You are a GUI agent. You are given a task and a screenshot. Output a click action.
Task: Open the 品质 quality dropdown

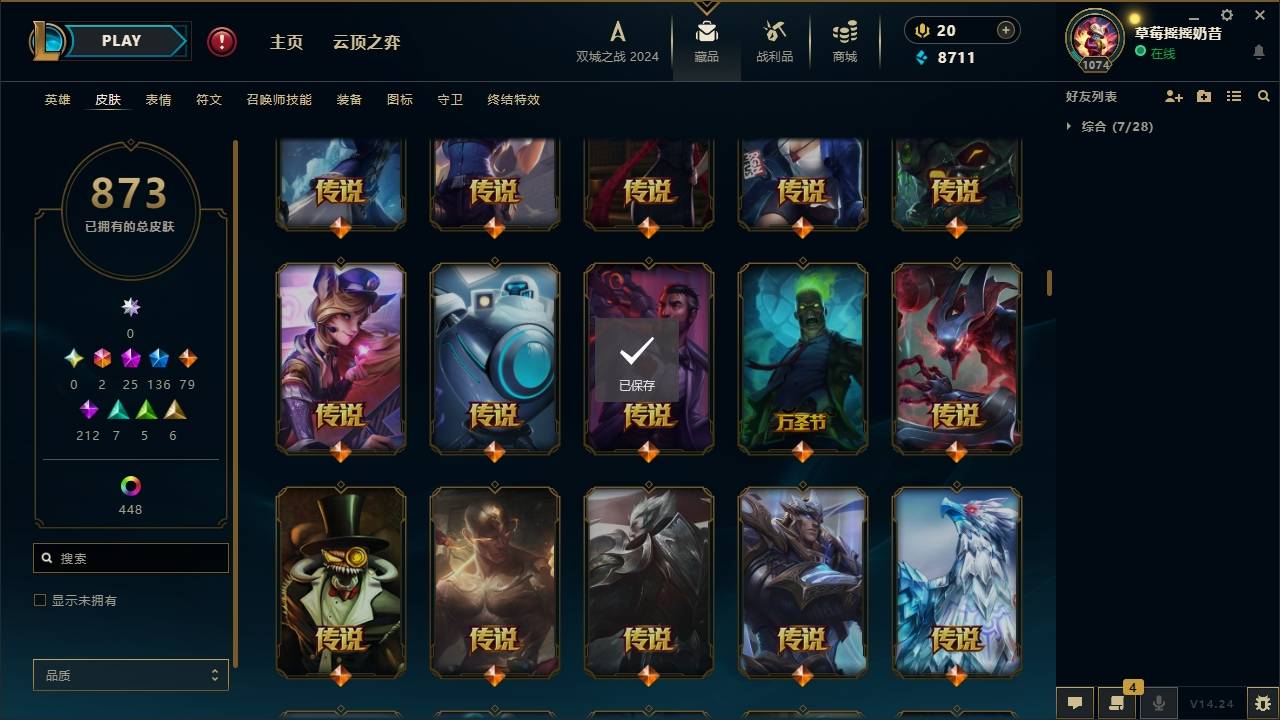130,675
